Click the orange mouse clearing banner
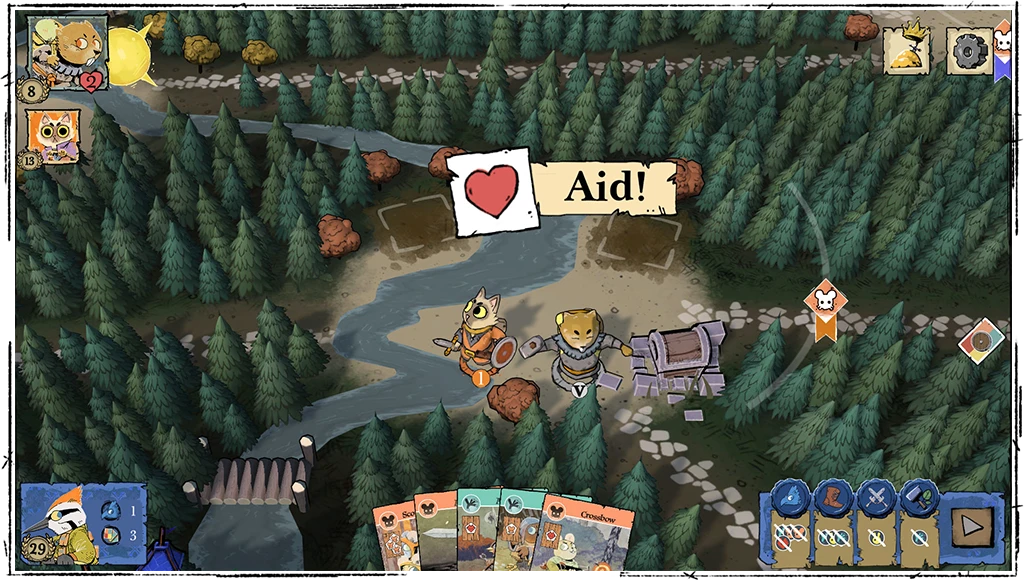Image resolution: width=1024 pixels, height=580 pixels. point(825,307)
